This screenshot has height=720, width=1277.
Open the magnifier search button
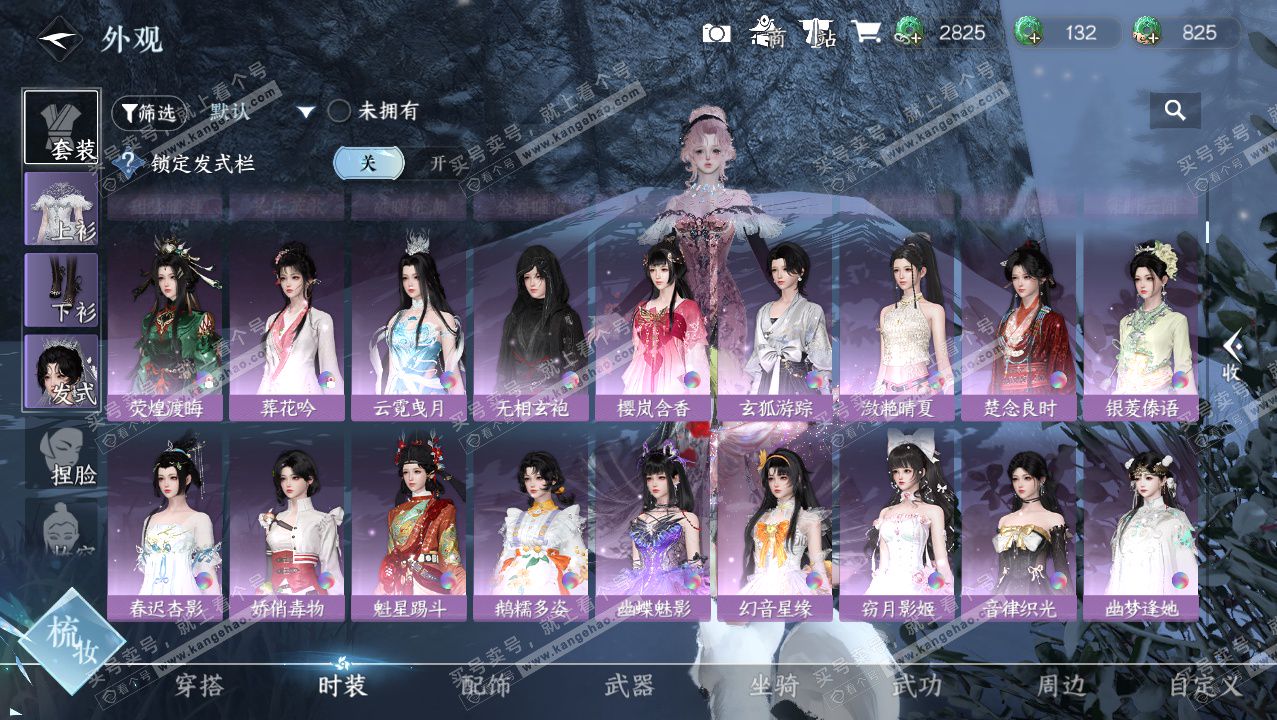coord(1175,110)
